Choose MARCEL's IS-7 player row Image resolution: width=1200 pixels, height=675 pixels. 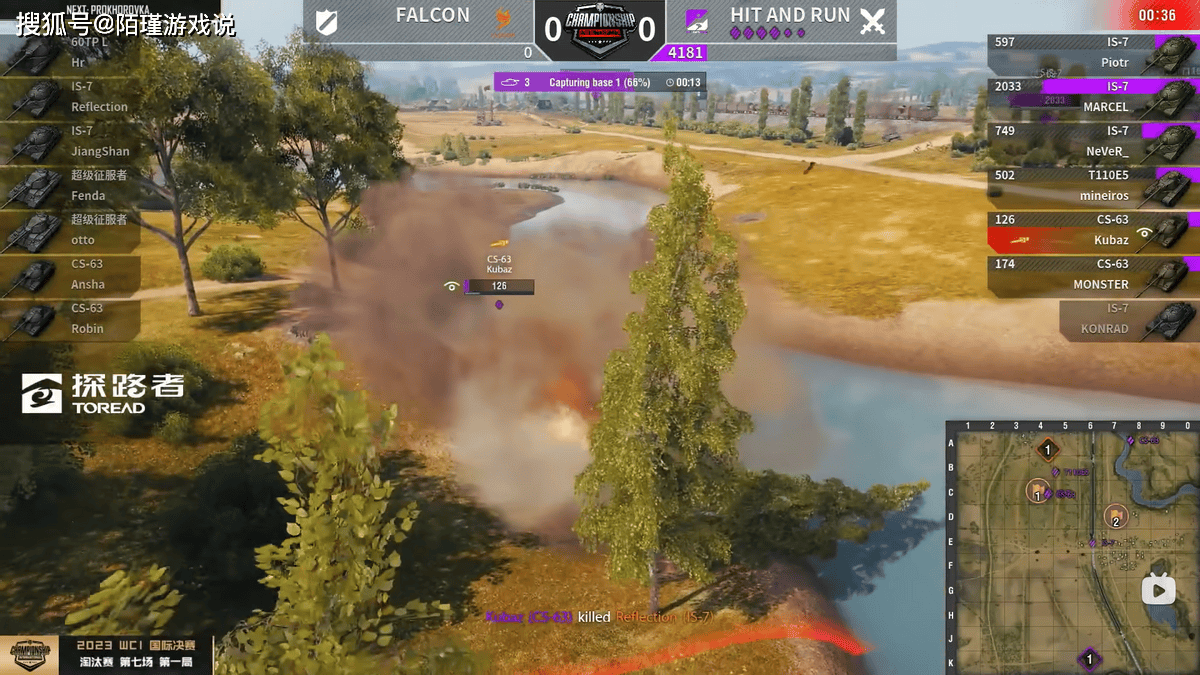click(1090, 97)
